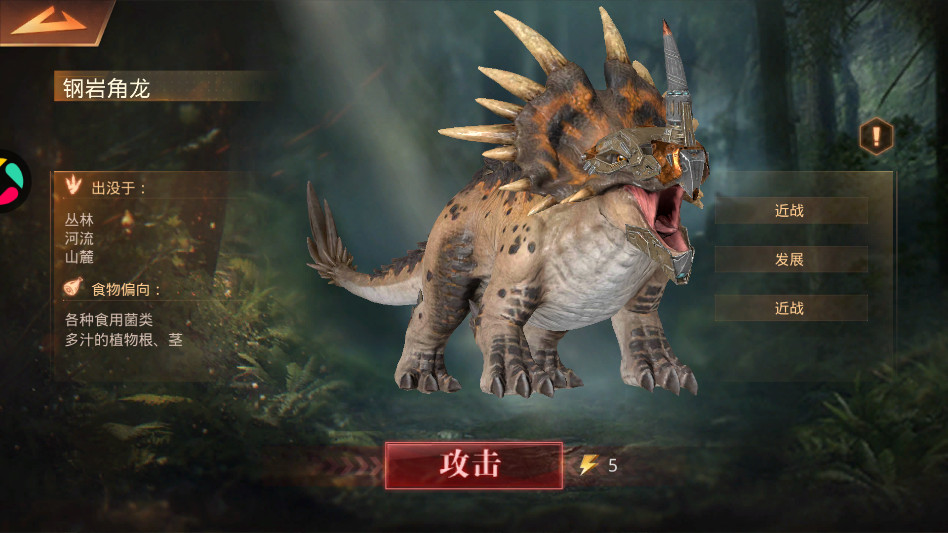Viewport: 948px width, 533px height.
Task: Start the fight with the red 攻击 button
Action: 473,465
